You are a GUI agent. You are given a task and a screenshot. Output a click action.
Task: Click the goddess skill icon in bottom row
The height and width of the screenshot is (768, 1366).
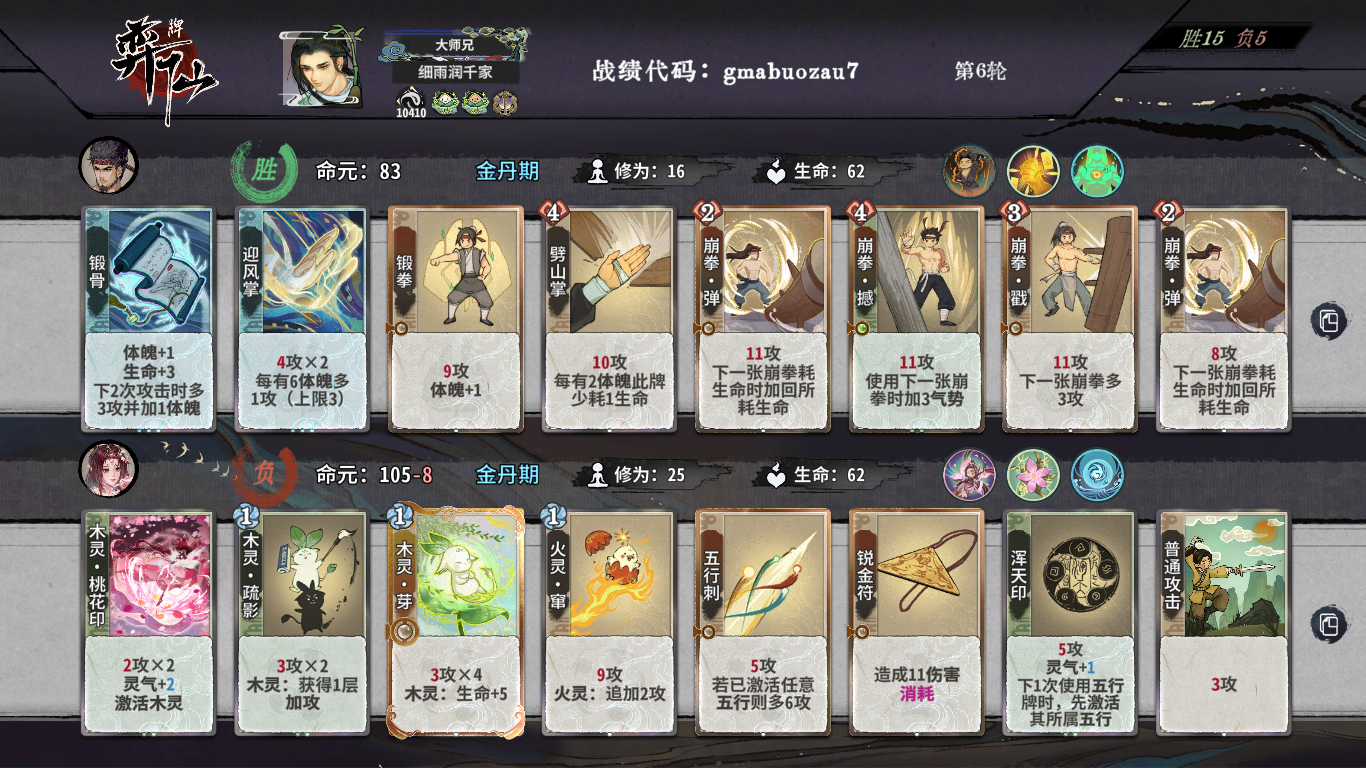click(x=970, y=474)
